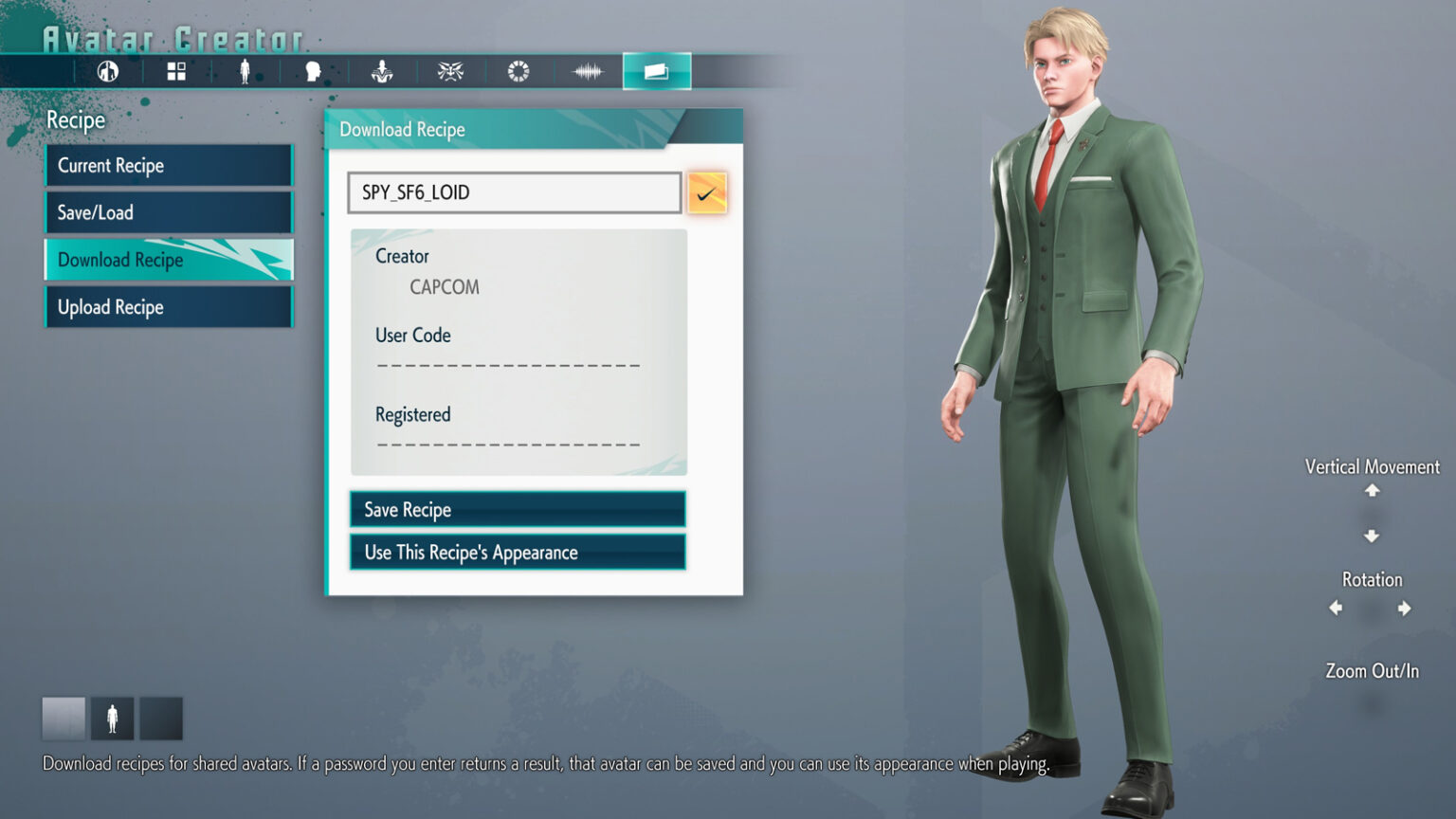Click the grid squares icon in the toolbar
The image size is (1456, 819).
click(176, 70)
